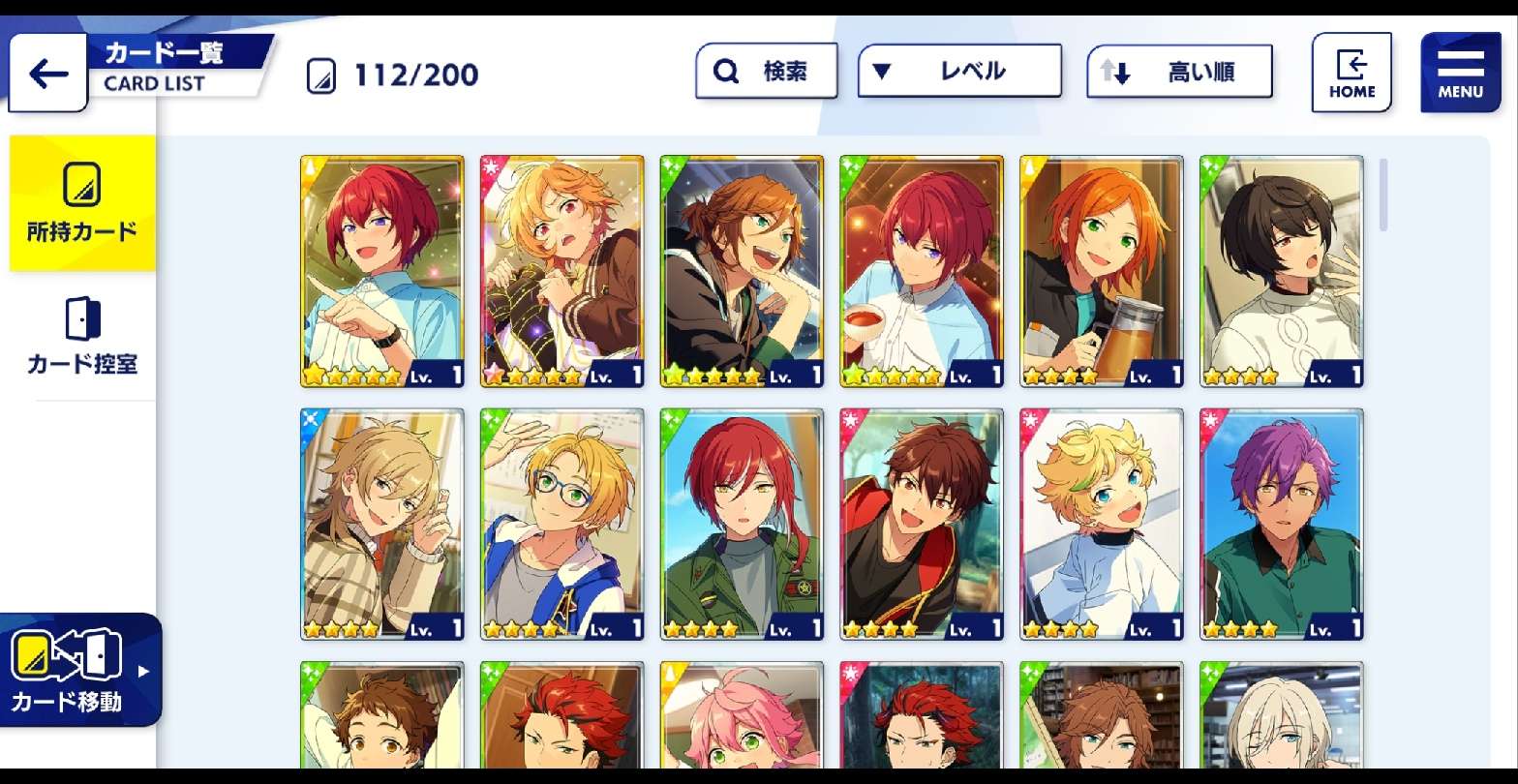
Task: Switch to カード控室 tab
Action: 82,336
